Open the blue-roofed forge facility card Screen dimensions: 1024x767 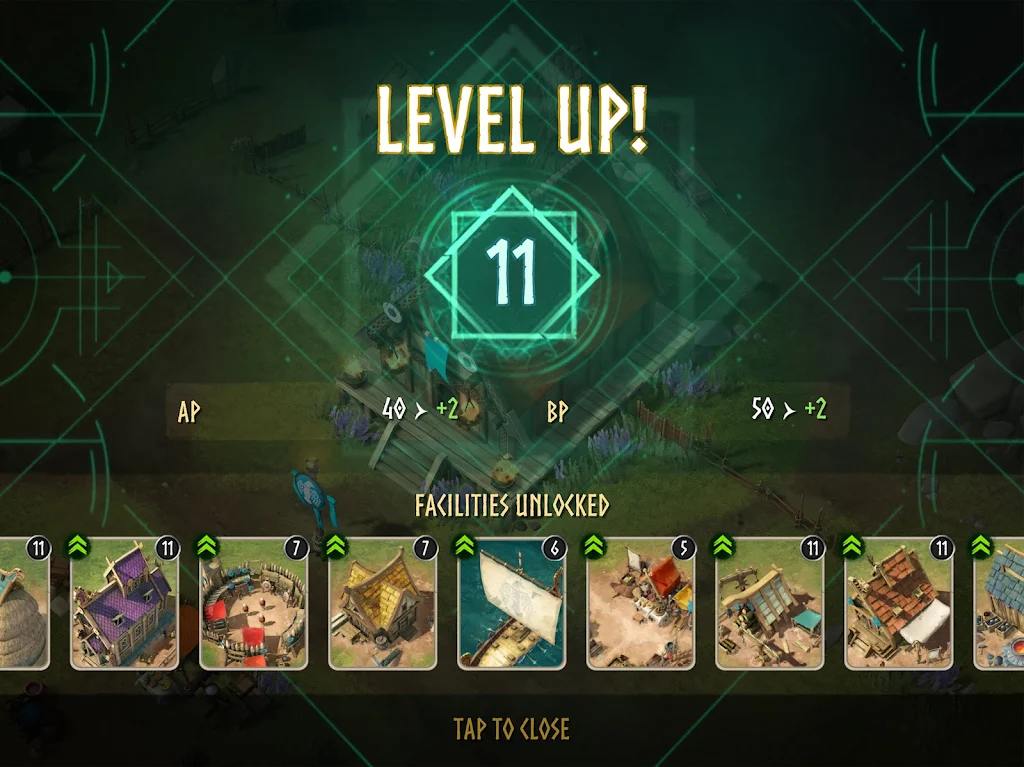1002,604
